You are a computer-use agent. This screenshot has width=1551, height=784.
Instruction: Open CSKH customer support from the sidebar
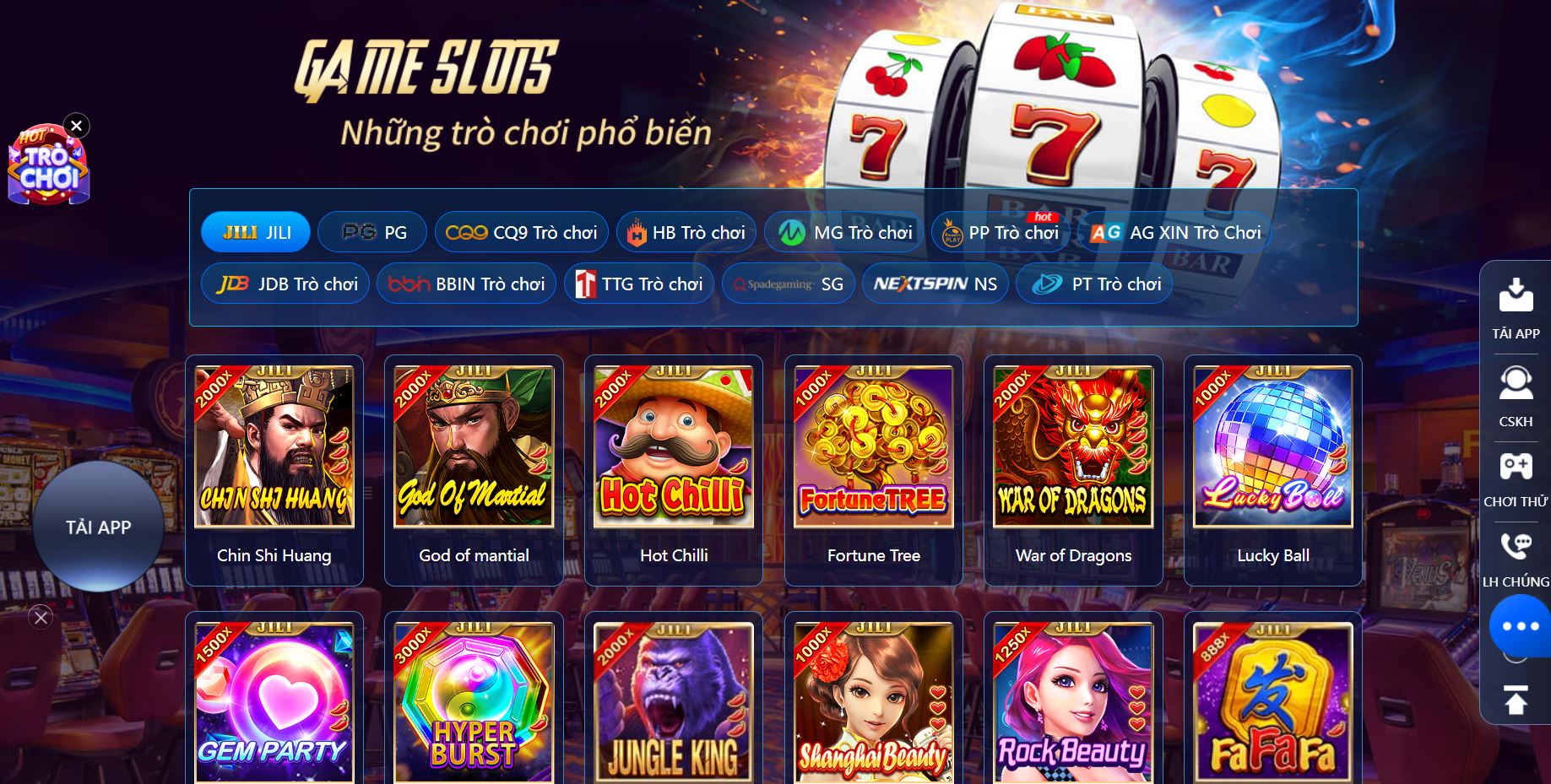pyautogui.click(x=1516, y=382)
